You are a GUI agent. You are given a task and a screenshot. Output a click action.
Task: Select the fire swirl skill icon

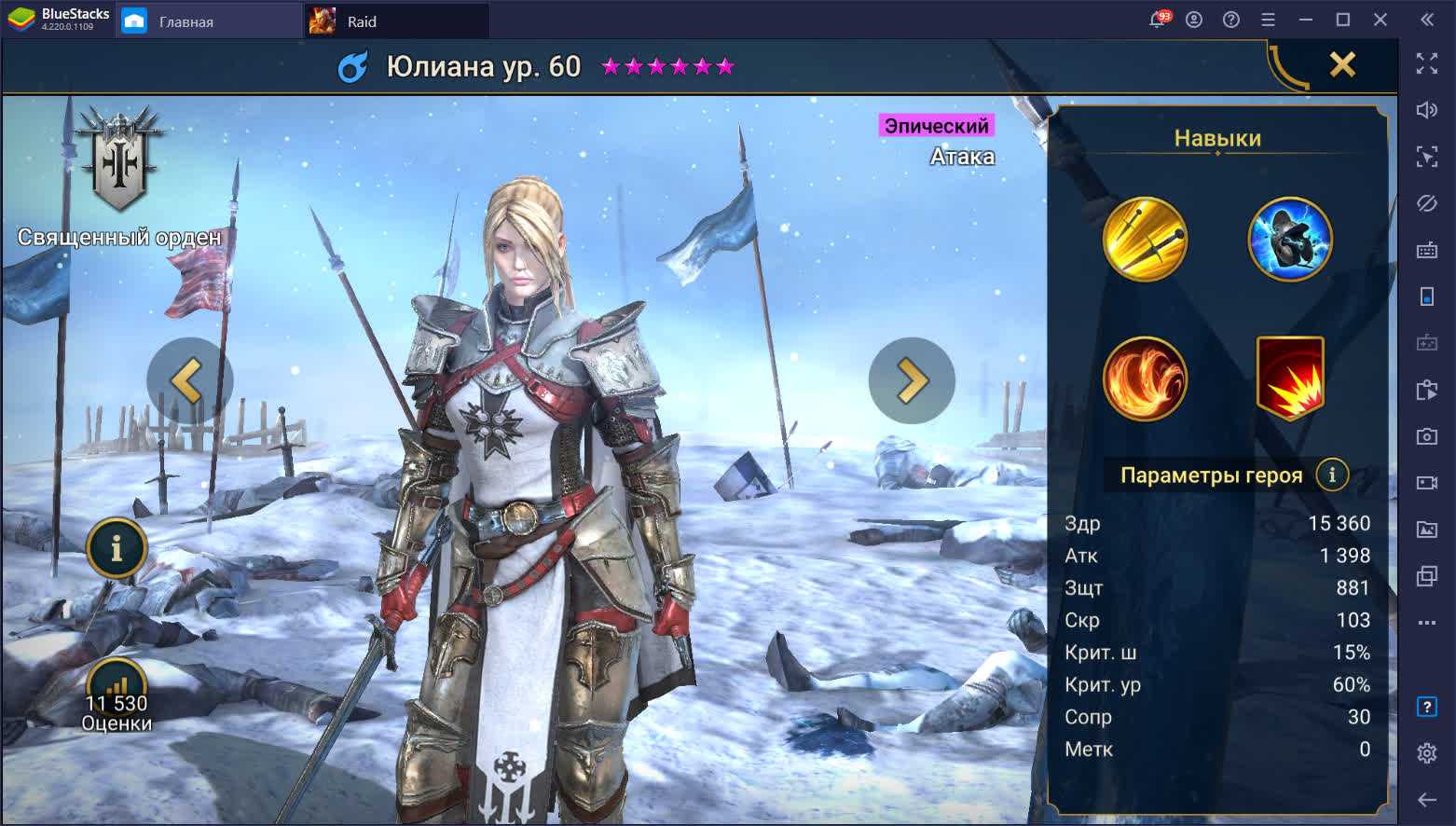[1145, 379]
